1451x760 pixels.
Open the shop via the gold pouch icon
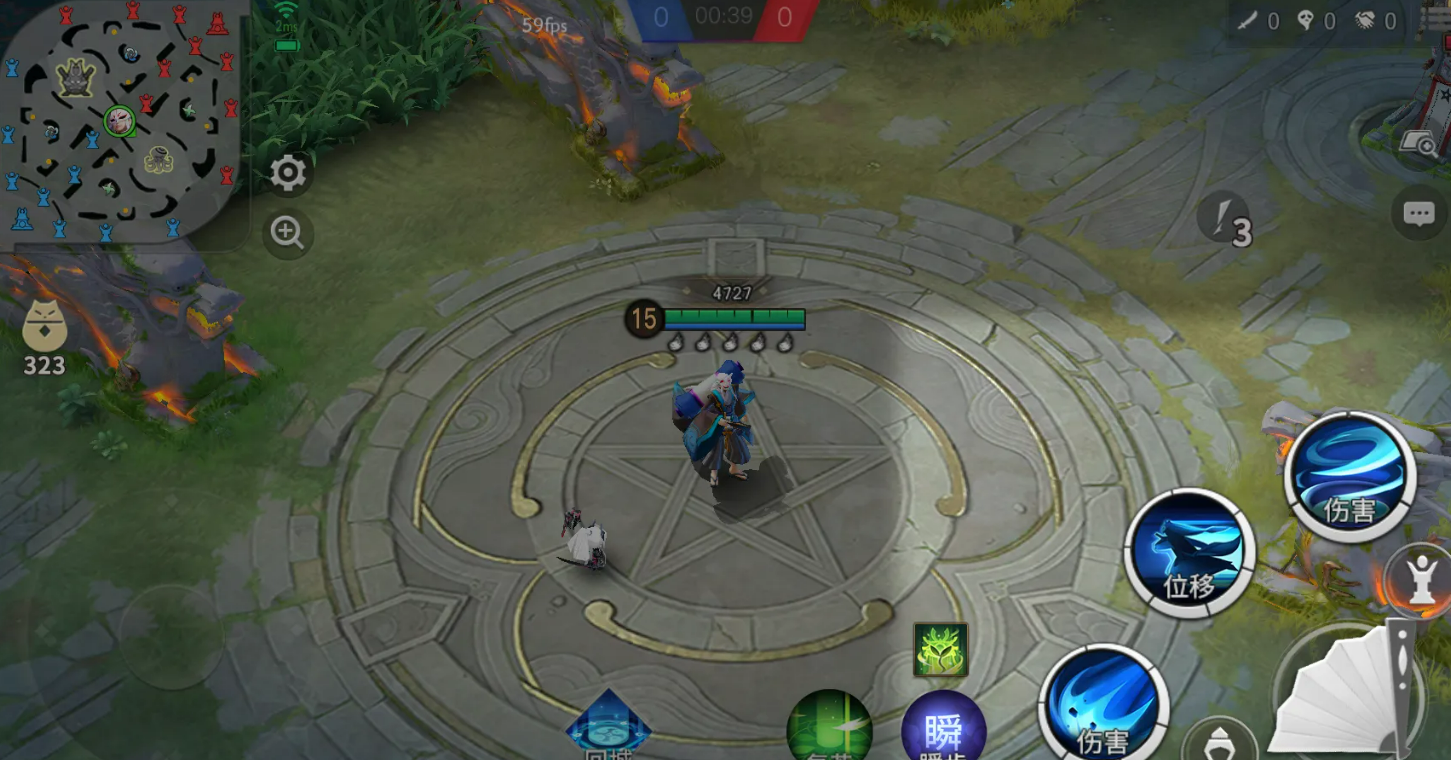coord(44,335)
